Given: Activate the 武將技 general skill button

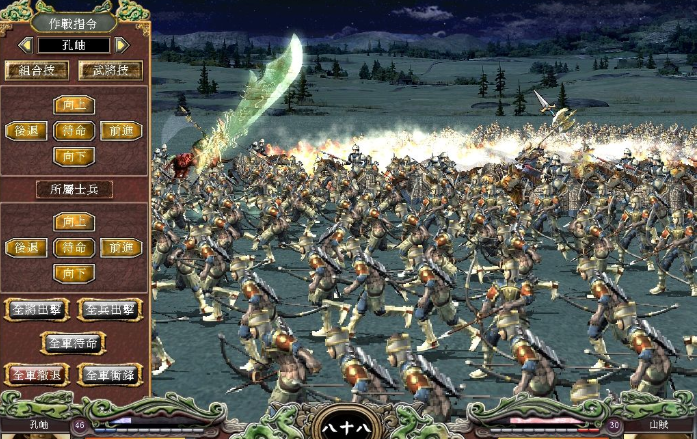Looking at the screenshot, I should [x=110, y=70].
